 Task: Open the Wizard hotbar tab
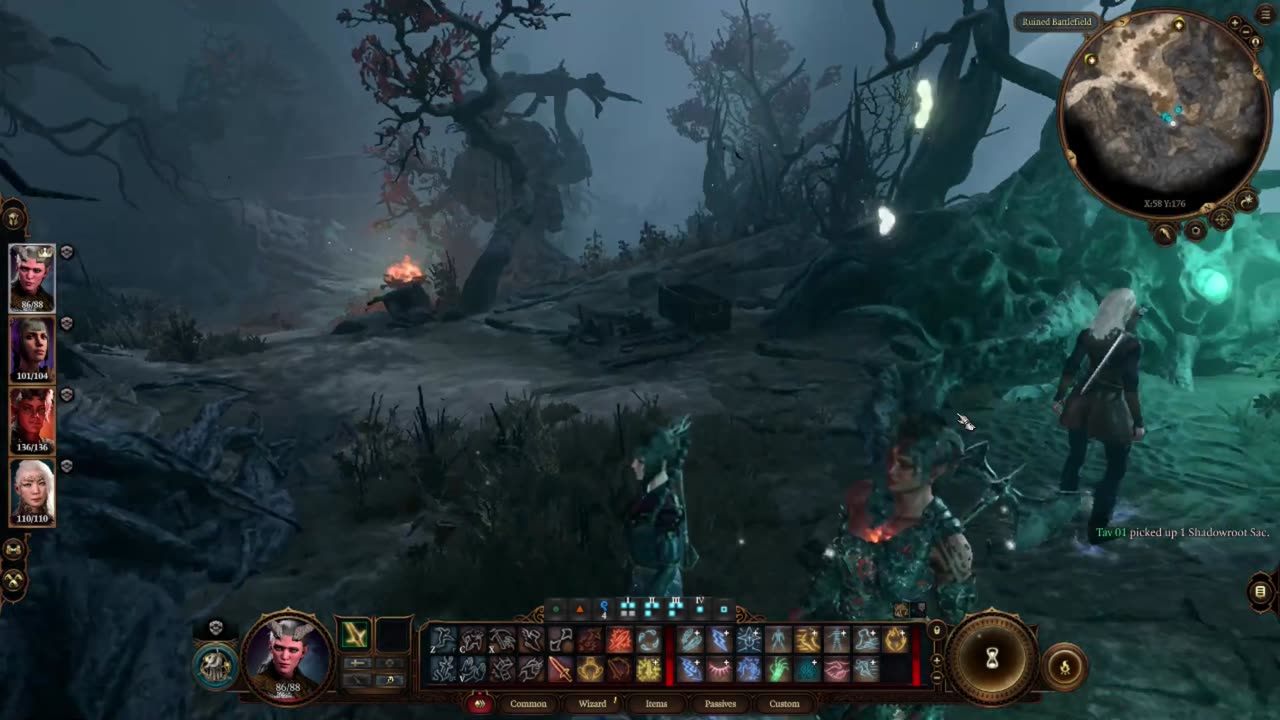(x=592, y=704)
